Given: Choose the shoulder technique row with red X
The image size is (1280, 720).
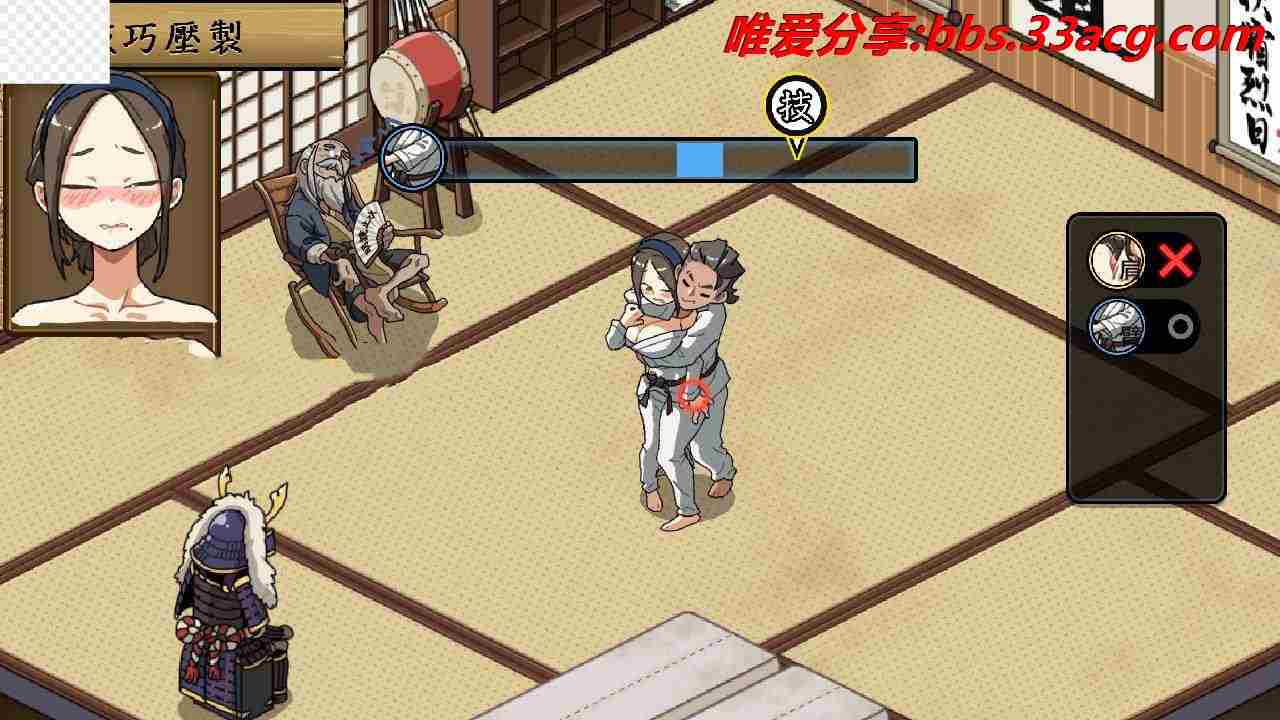Looking at the screenshot, I should click(x=1144, y=261).
